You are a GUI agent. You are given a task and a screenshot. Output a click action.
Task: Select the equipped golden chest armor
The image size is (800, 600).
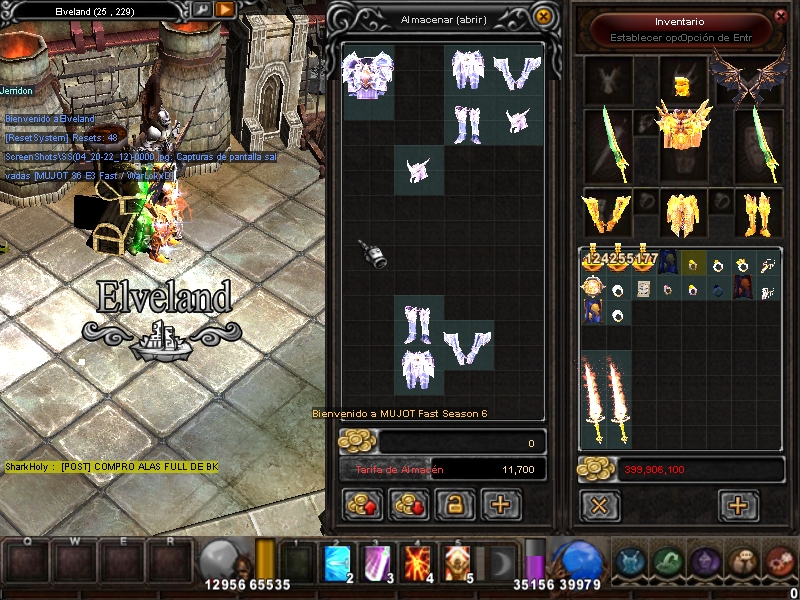click(683, 125)
